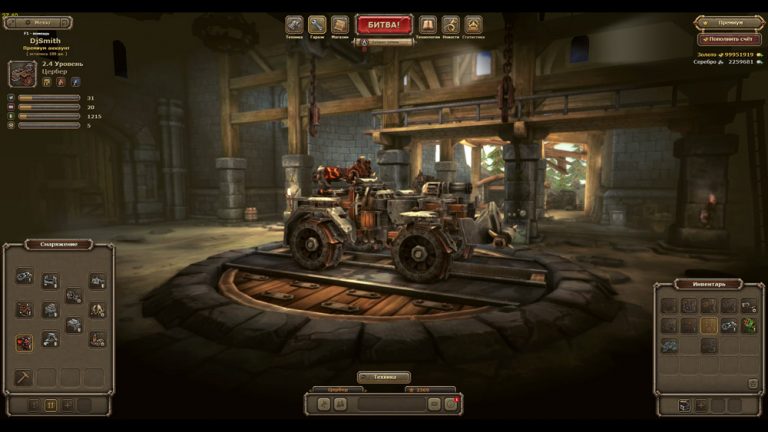Screen dimensions: 768x432
Task: Open the Новости news icon
Action: (450, 25)
